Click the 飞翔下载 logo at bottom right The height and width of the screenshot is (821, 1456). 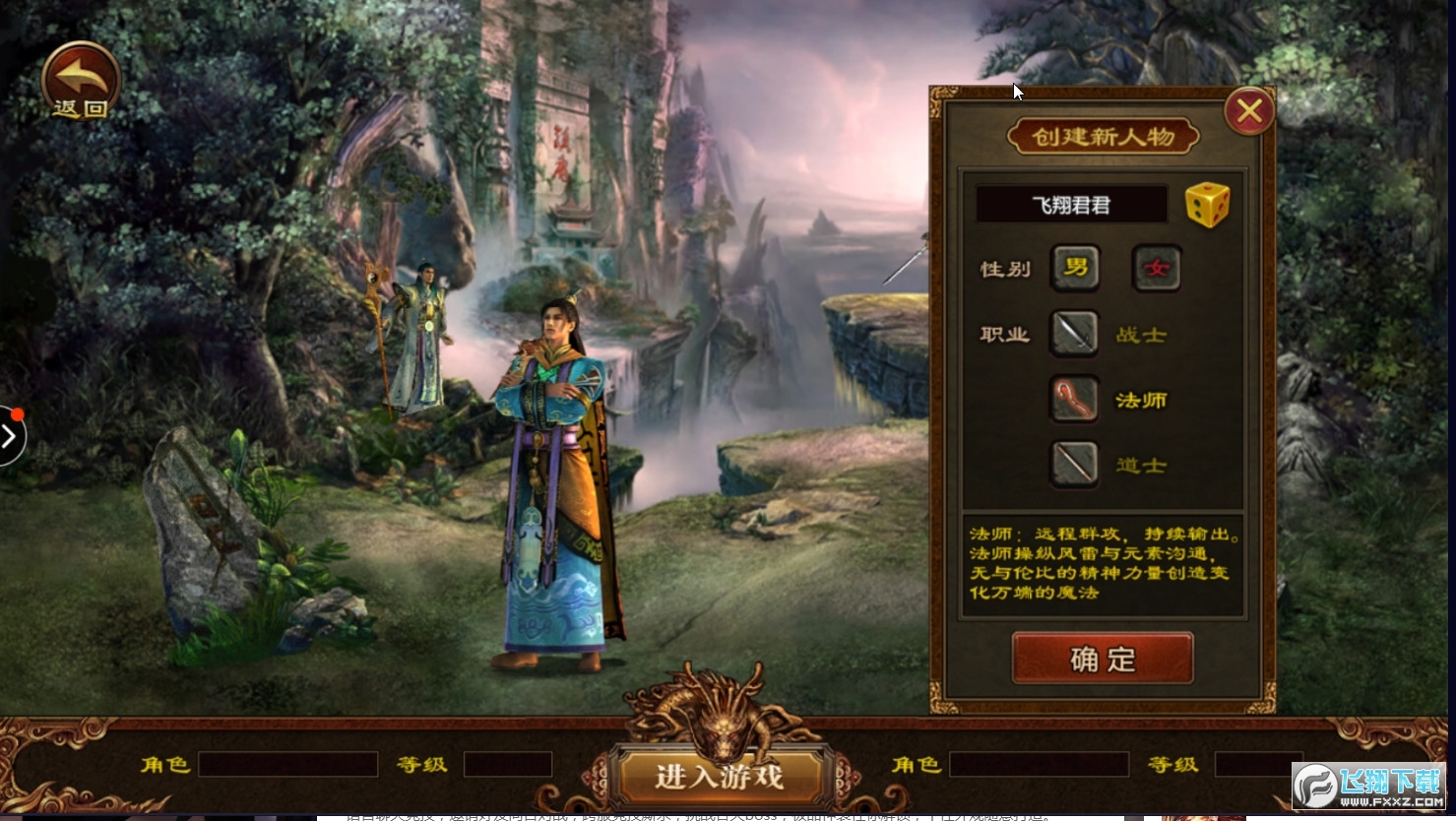click(x=1366, y=785)
